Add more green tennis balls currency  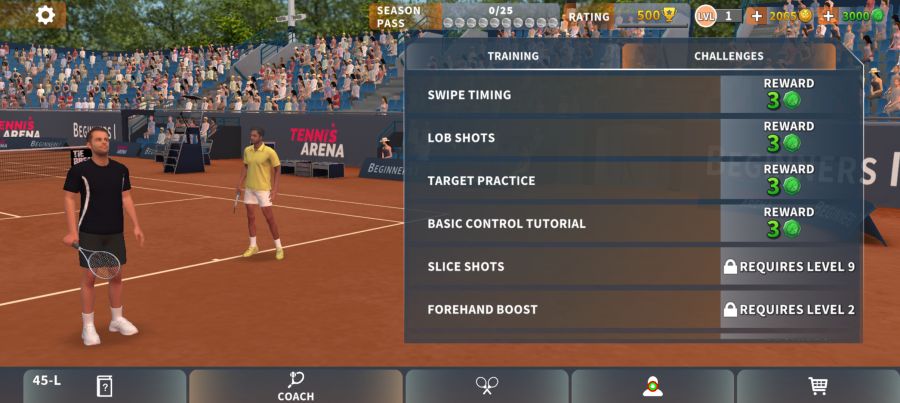tap(828, 16)
